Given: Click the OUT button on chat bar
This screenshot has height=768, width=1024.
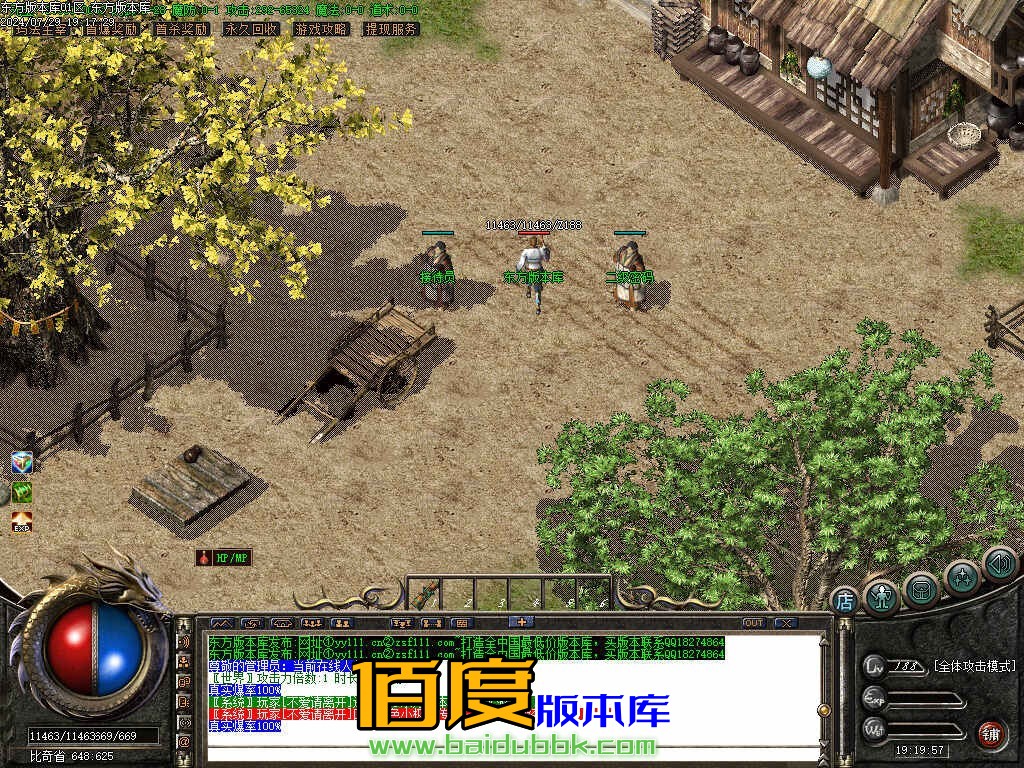Looking at the screenshot, I should (753, 623).
